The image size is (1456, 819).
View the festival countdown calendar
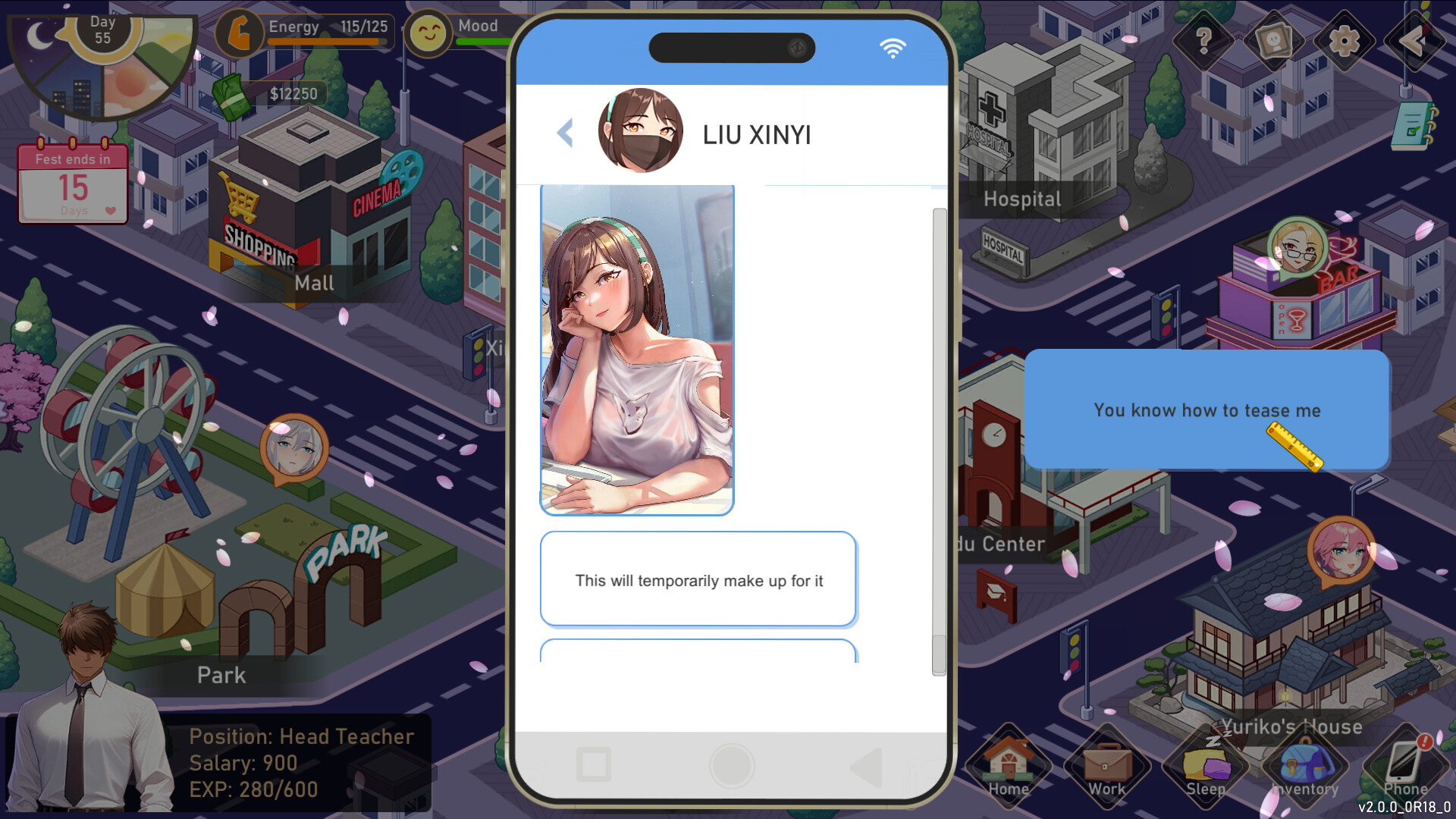point(73,184)
